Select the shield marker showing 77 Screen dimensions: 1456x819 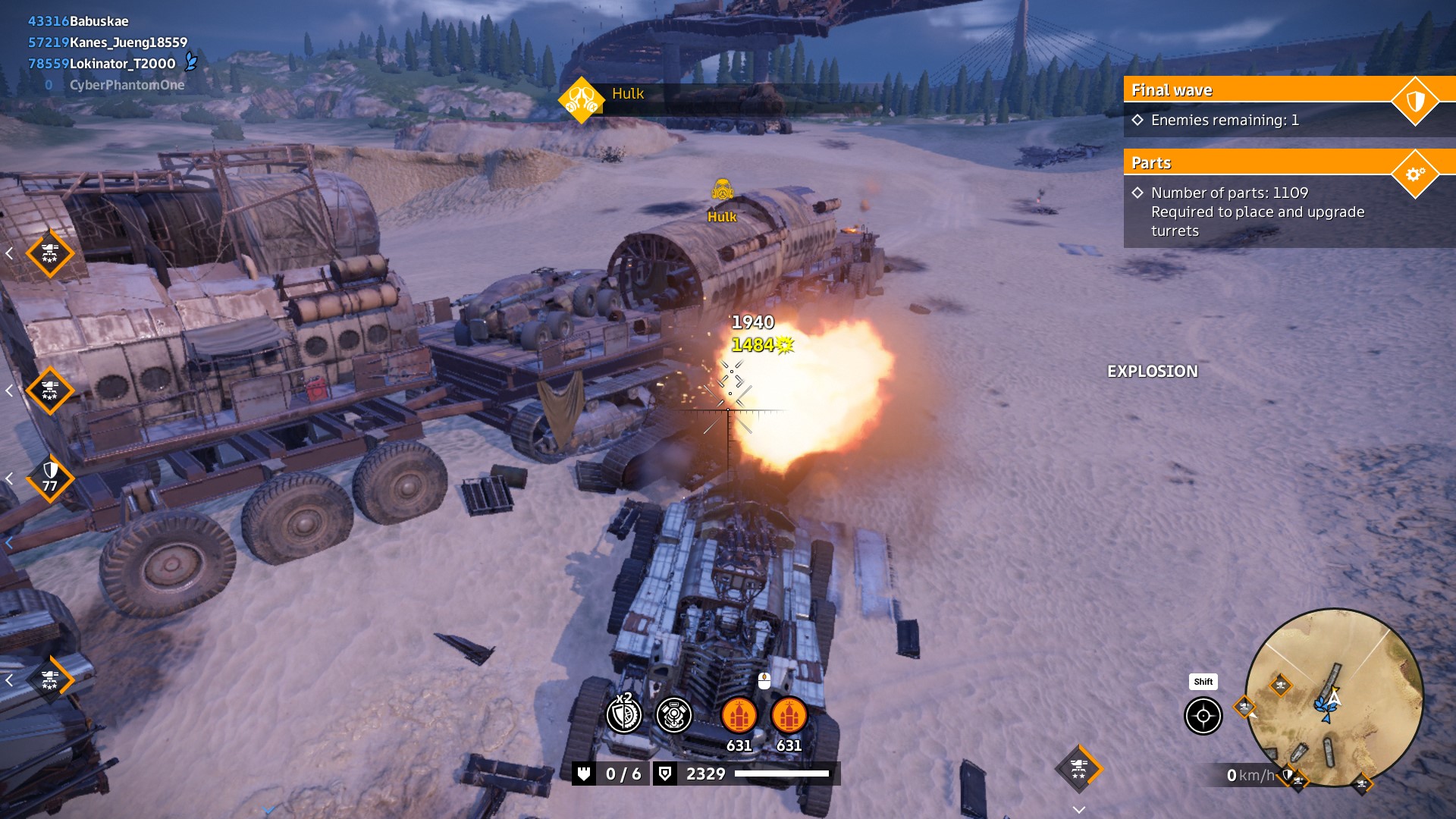50,478
